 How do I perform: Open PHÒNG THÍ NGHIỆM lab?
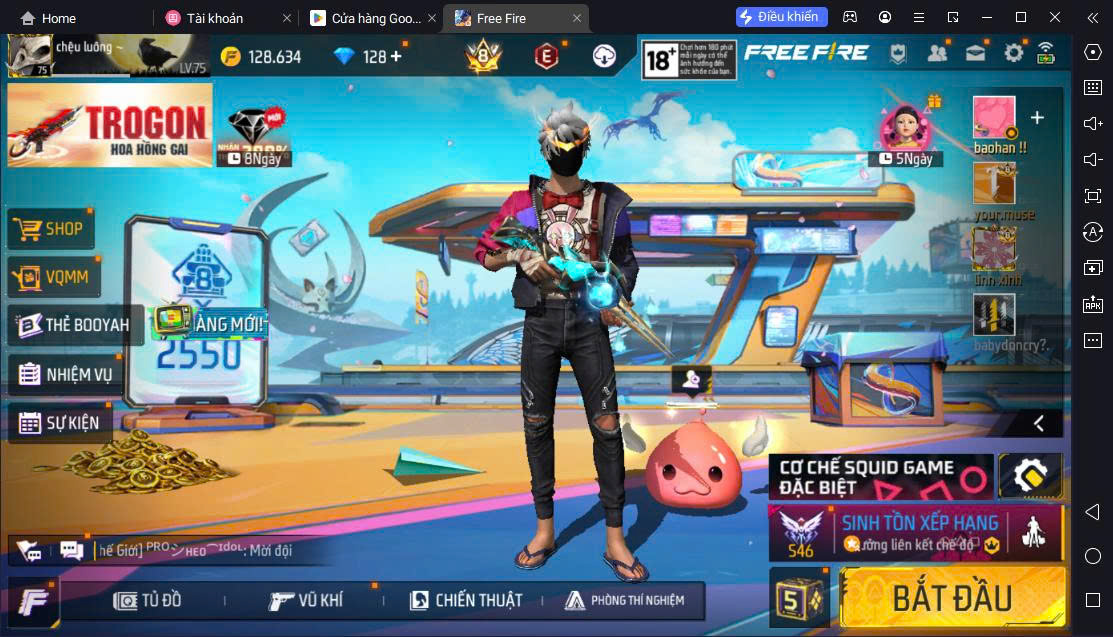[625, 600]
